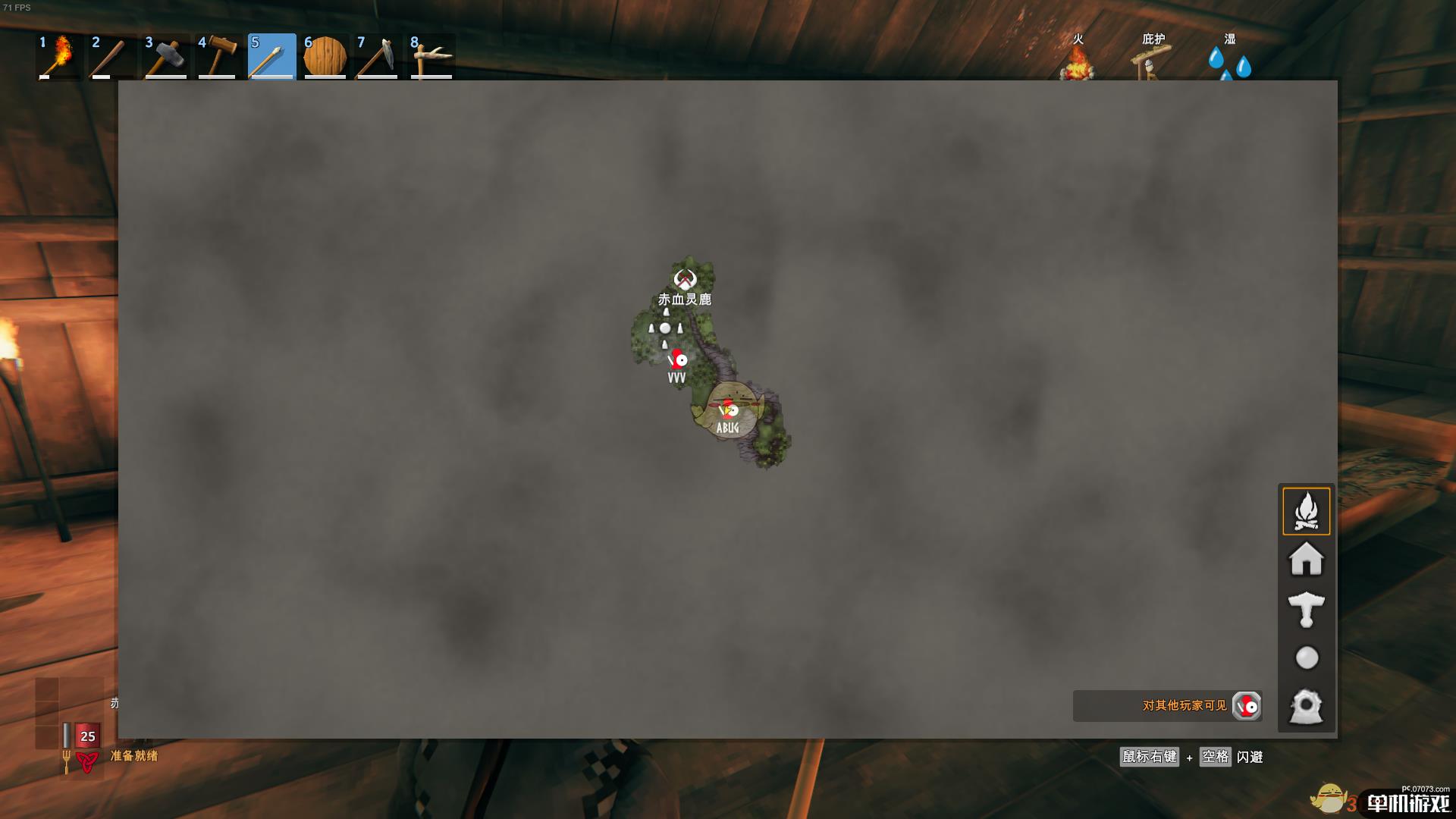Click the VVV player marker on map
Screen dimensions: 1456x819
point(678,359)
